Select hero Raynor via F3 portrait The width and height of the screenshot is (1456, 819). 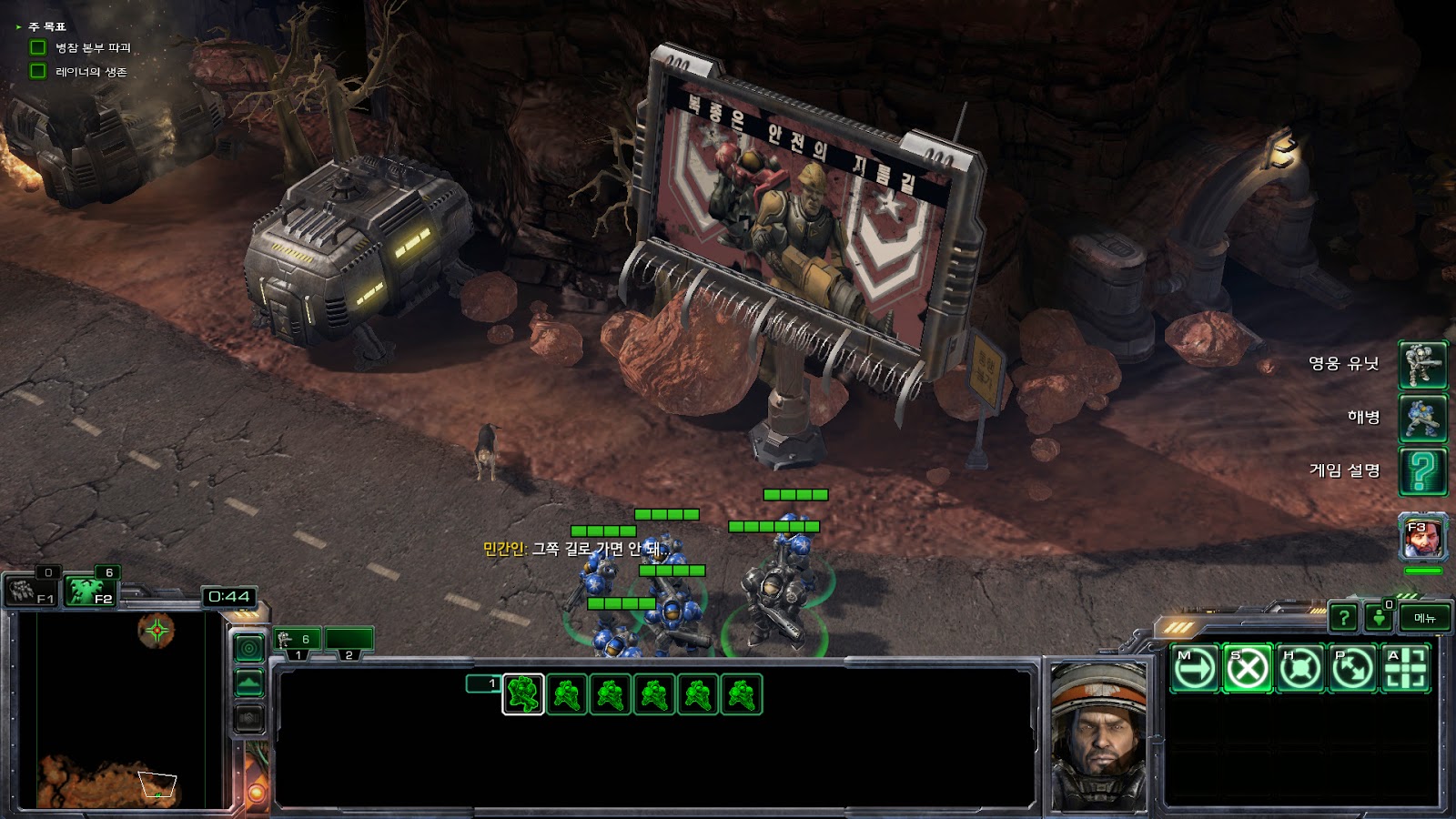pyautogui.click(x=1422, y=539)
